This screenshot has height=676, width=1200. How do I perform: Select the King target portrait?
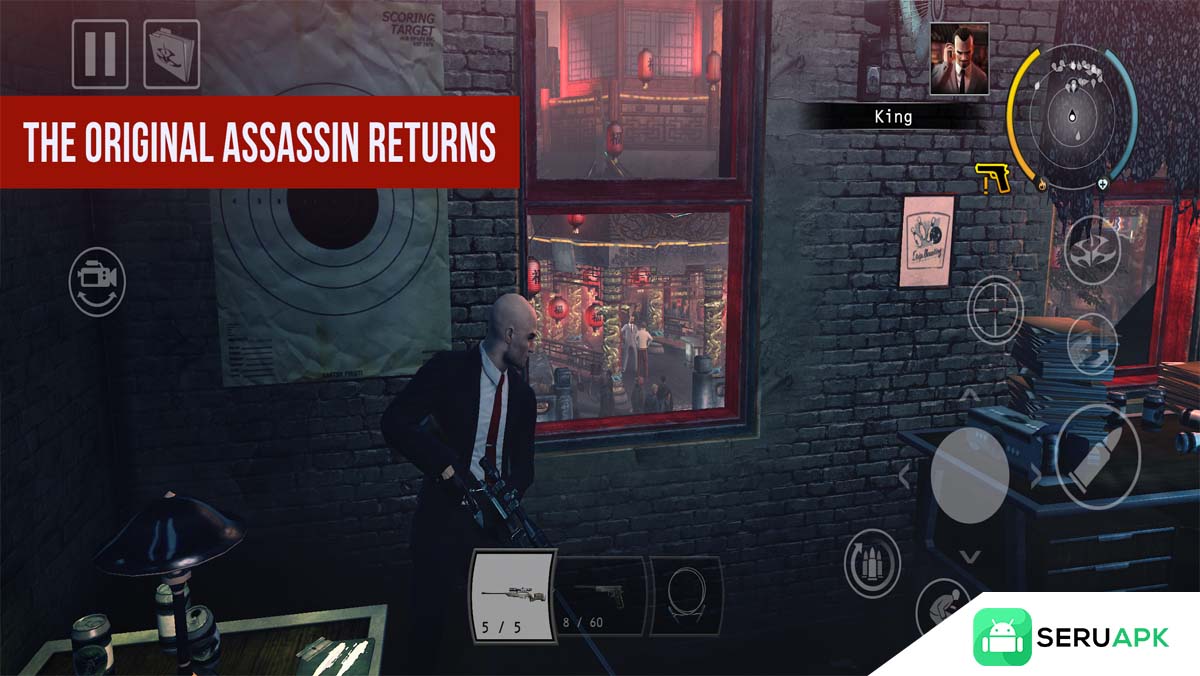pos(959,59)
